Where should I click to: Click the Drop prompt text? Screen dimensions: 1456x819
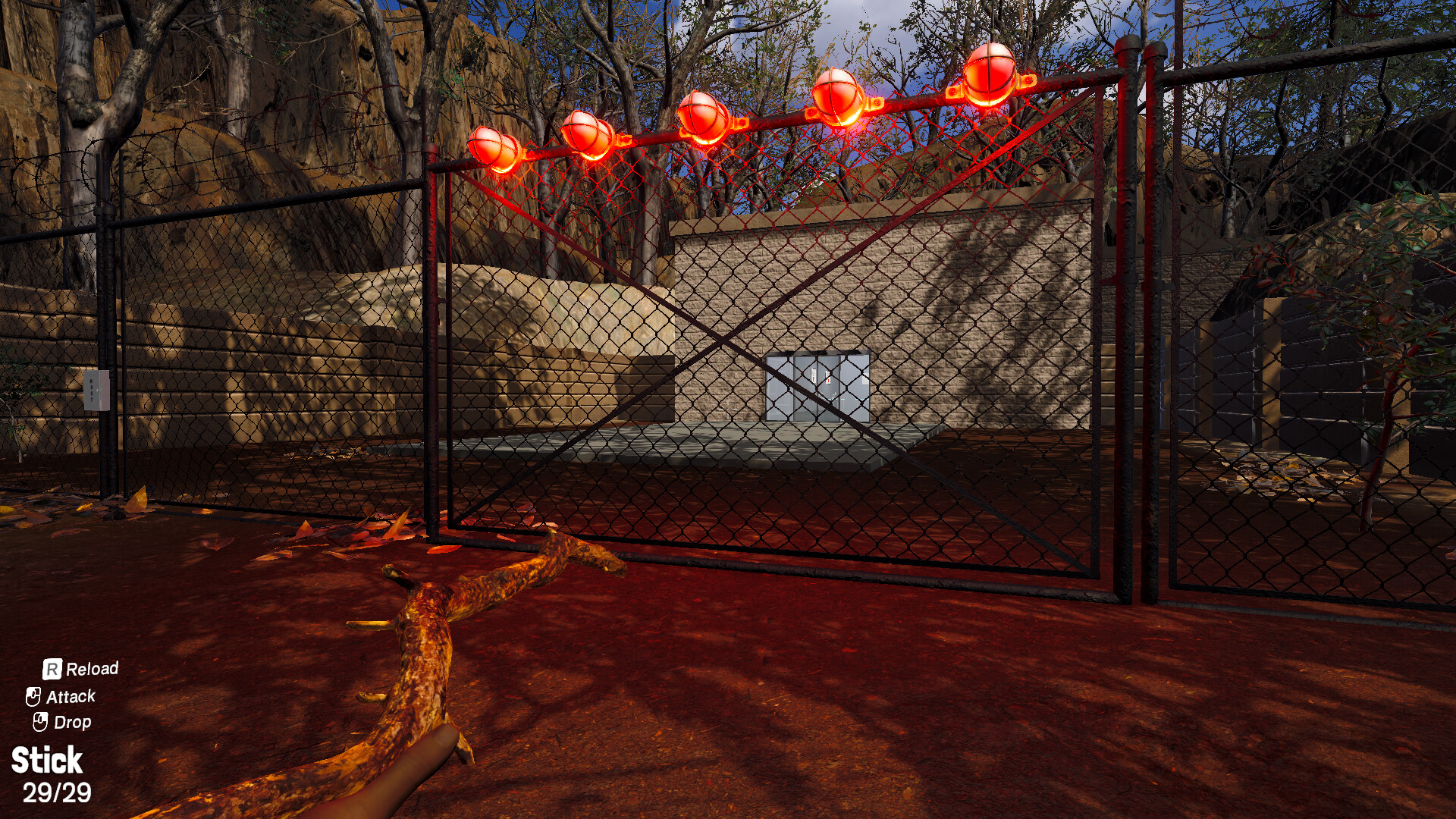coord(74,722)
